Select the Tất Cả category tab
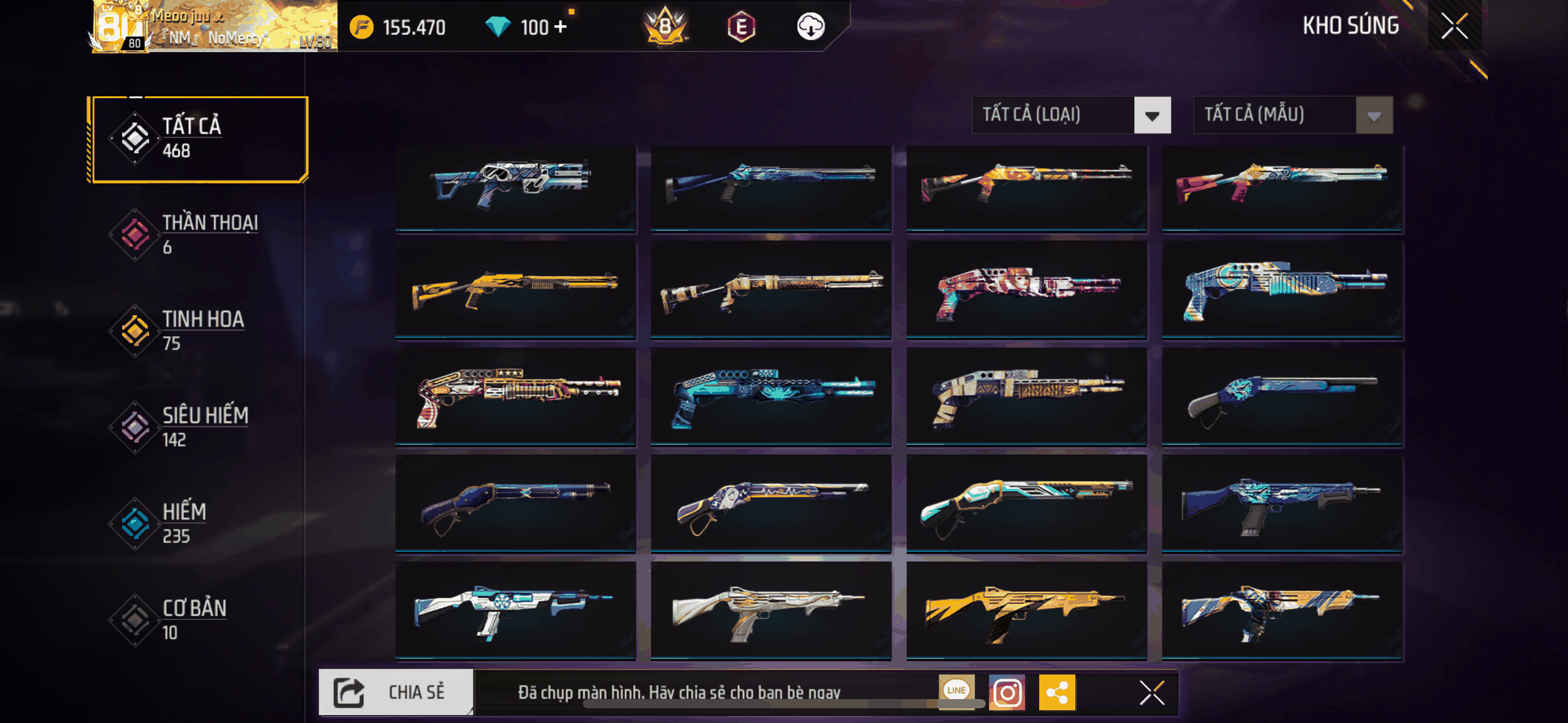This screenshot has height=723, width=1568. point(198,139)
